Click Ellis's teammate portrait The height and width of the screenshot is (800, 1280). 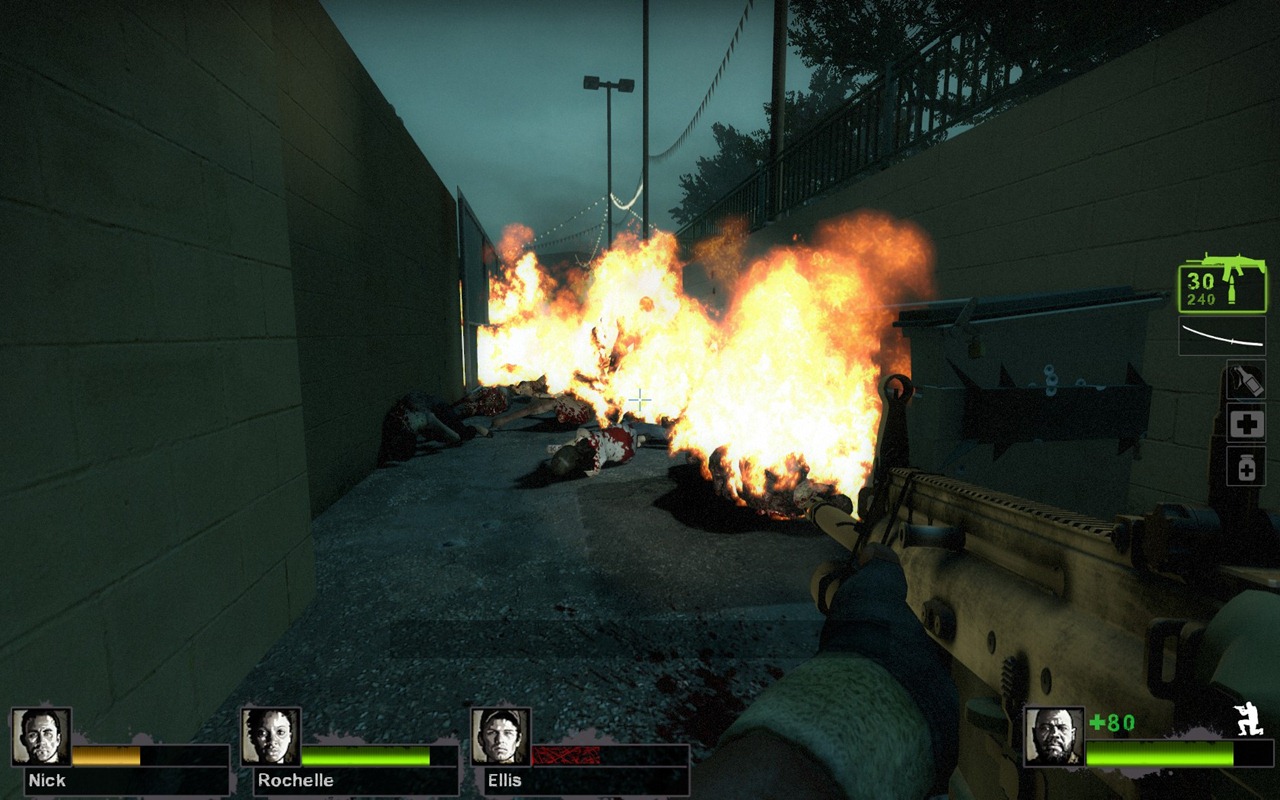point(500,737)
